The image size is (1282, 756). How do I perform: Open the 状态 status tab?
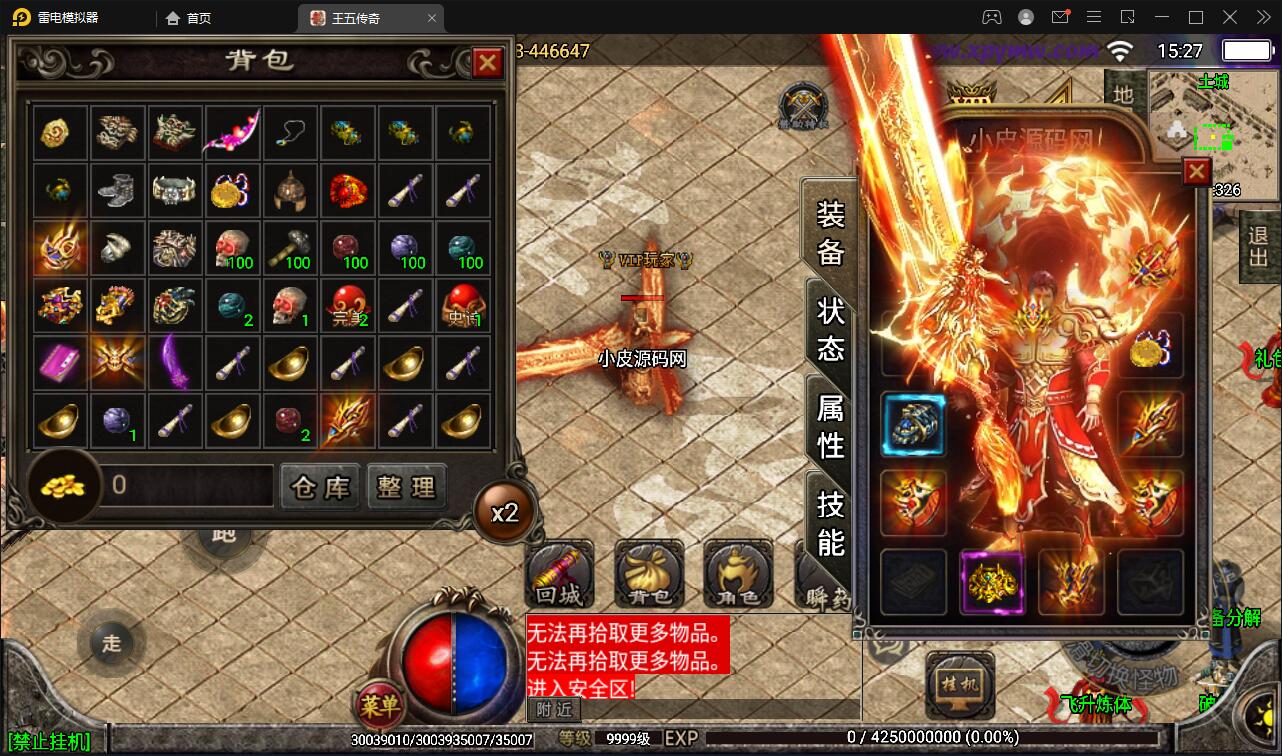(x=831, y=328)
